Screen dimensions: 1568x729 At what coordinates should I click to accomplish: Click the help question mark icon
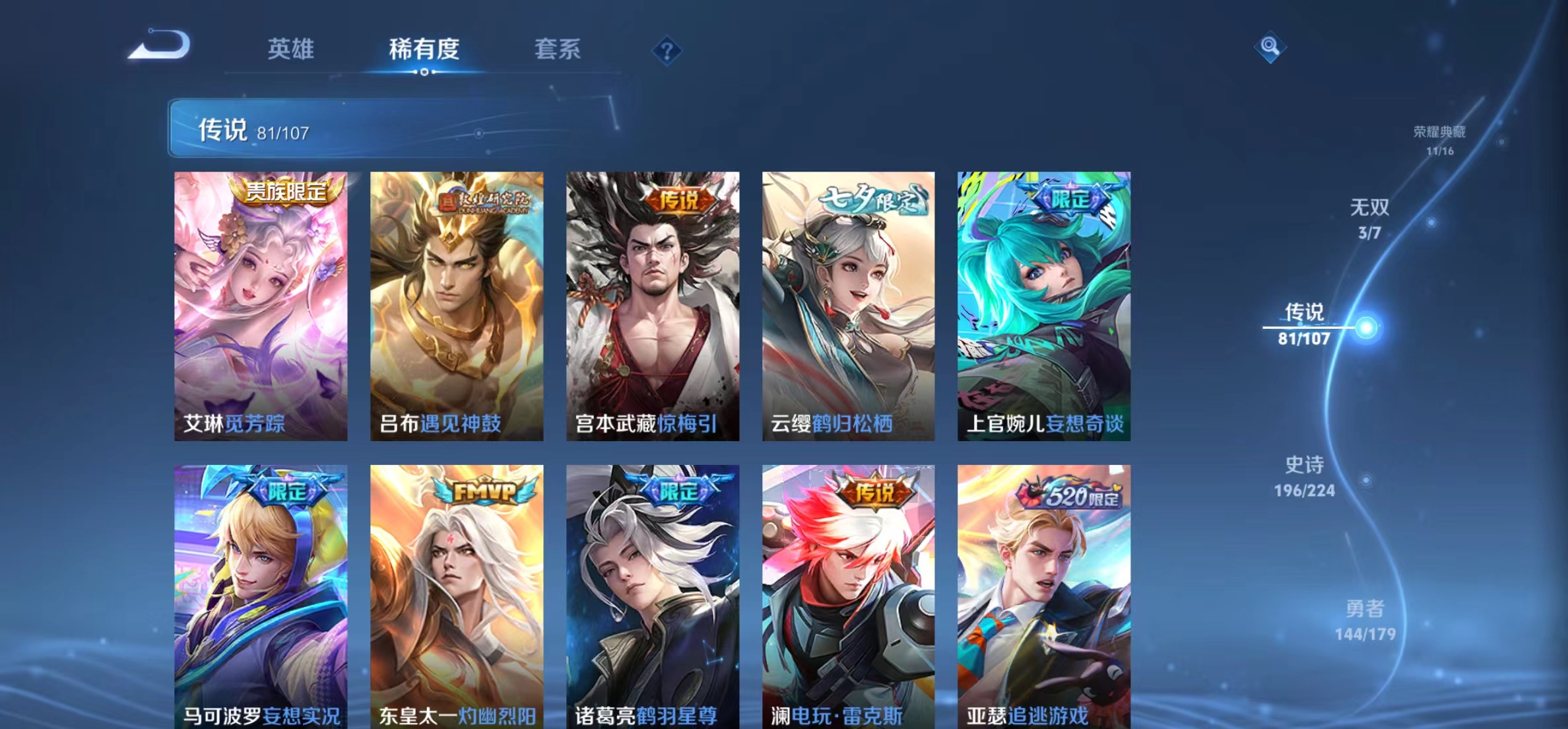[x=669, y=52]
